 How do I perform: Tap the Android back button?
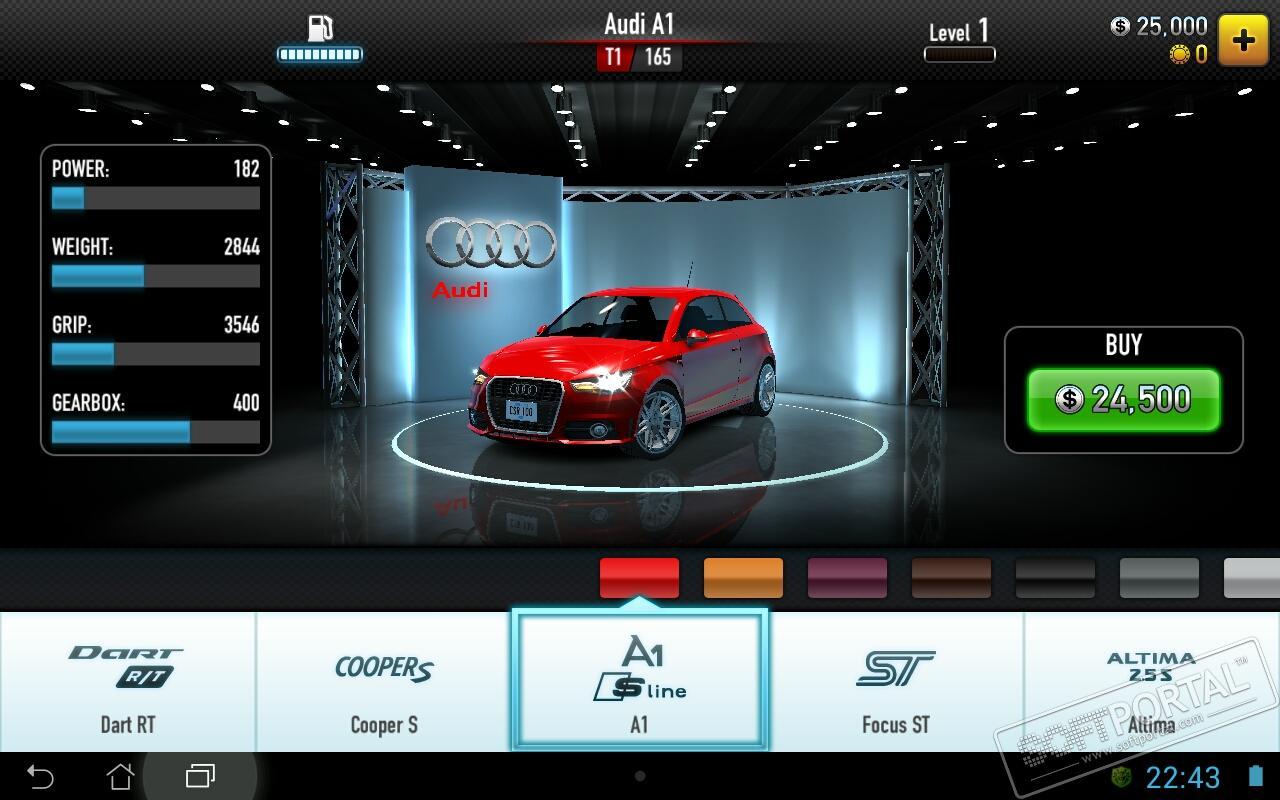(x=40, y=776)
